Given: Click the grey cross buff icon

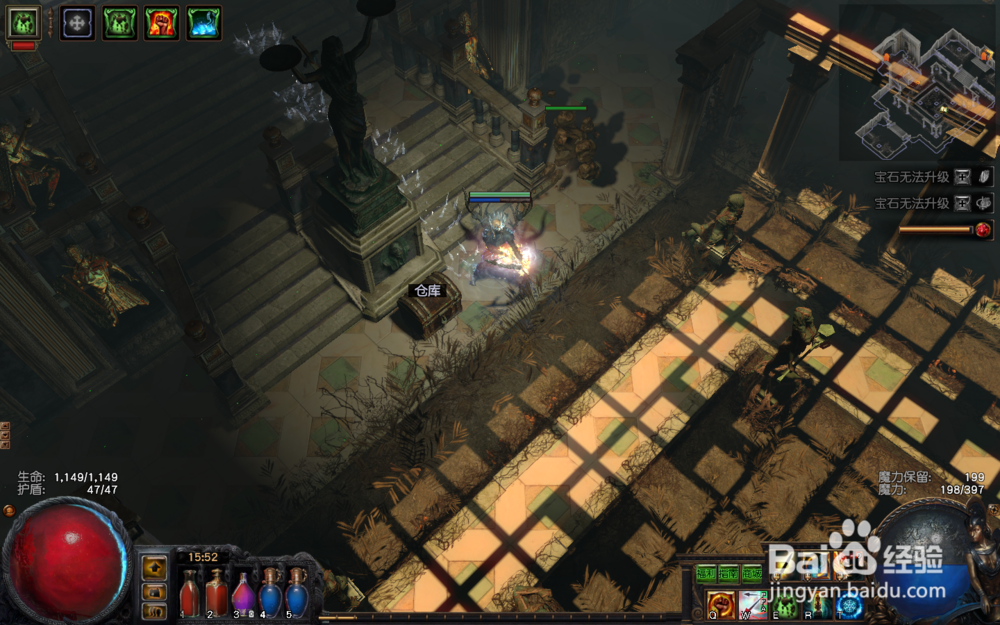Looking at the screenshot, I should [x=78, y=22].
